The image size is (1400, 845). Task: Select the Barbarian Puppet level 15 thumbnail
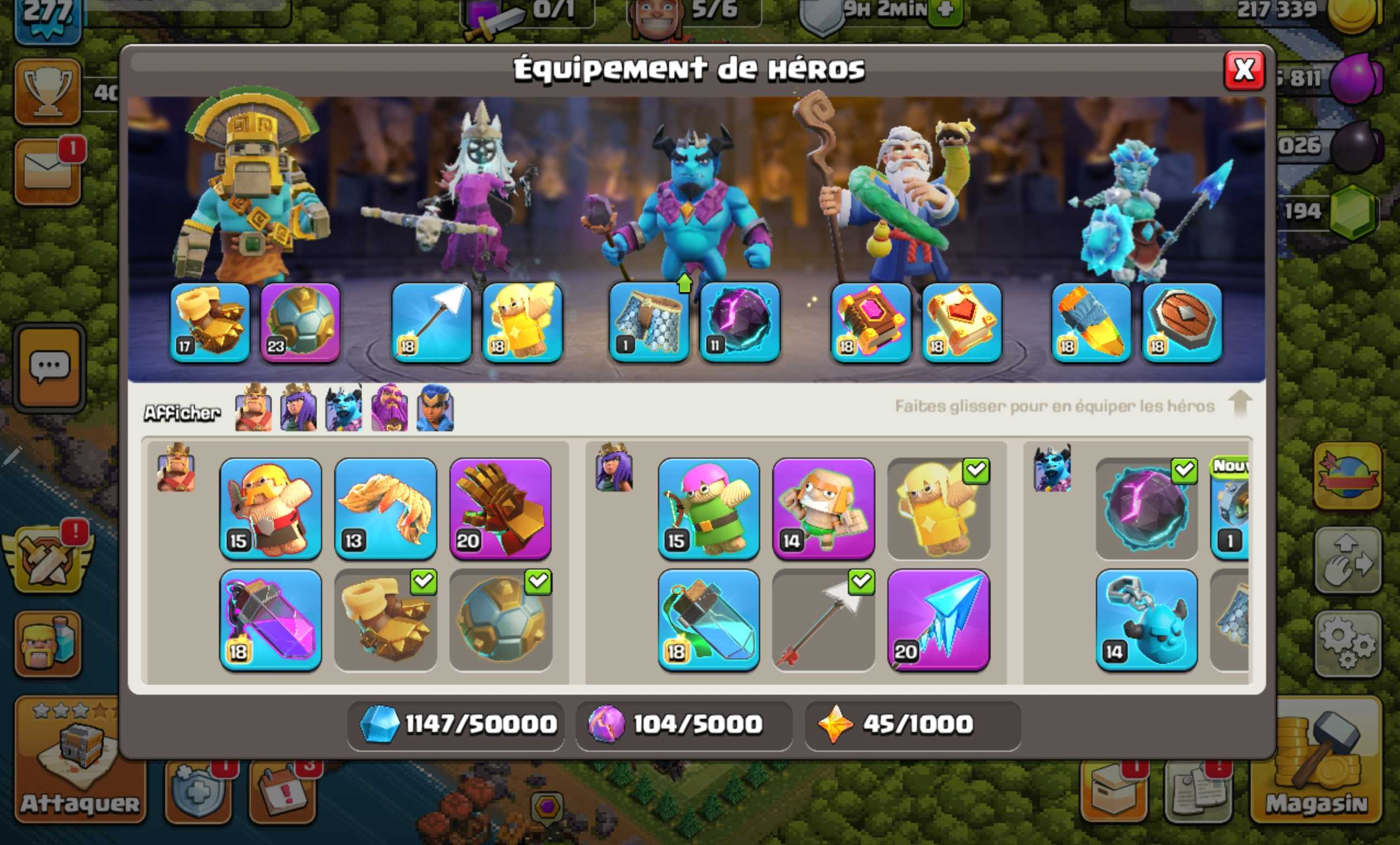[x=271, y=509]
